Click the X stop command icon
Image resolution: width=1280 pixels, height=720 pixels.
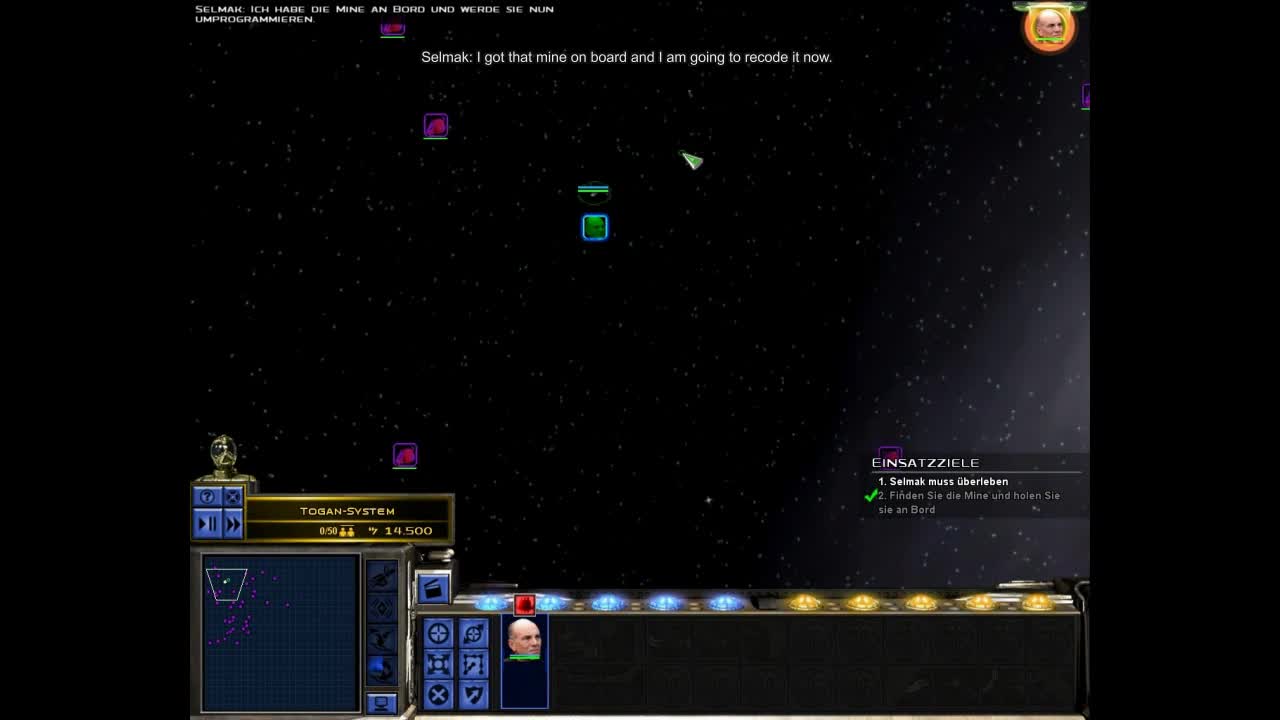tap(438, 692)
